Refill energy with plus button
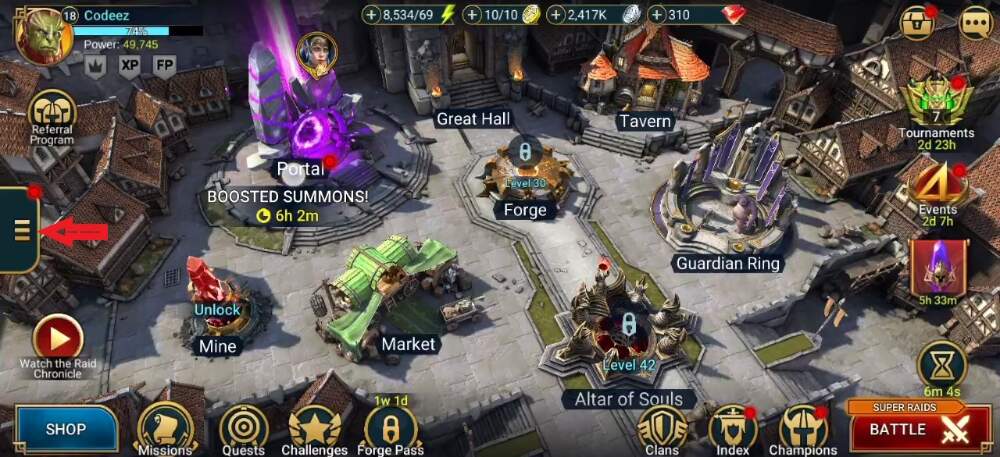Screen dimensions: 1000x457 pos(371,15)
